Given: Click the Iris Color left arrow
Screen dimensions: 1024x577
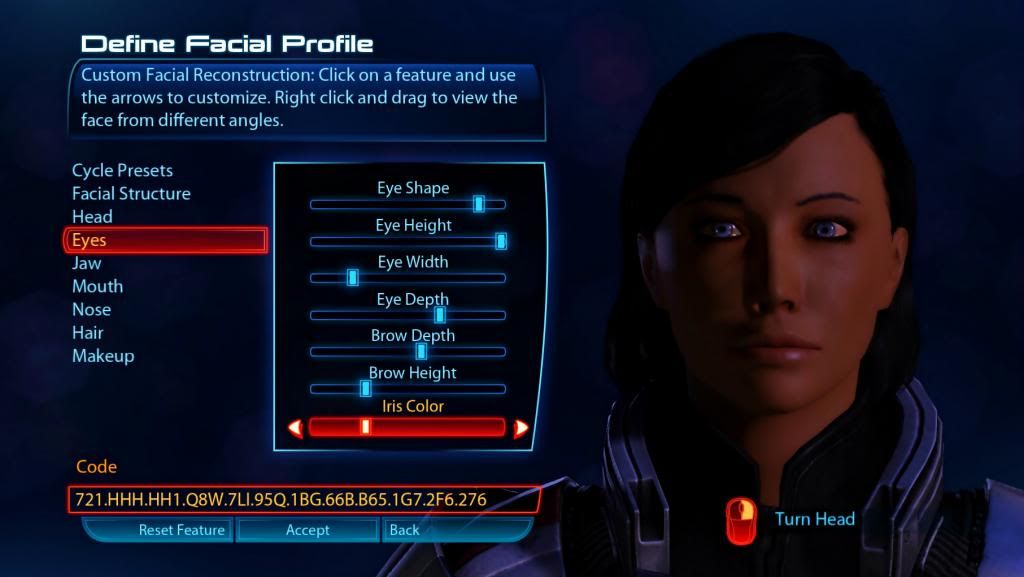Looking at the screenshot, I should point(295,428).
